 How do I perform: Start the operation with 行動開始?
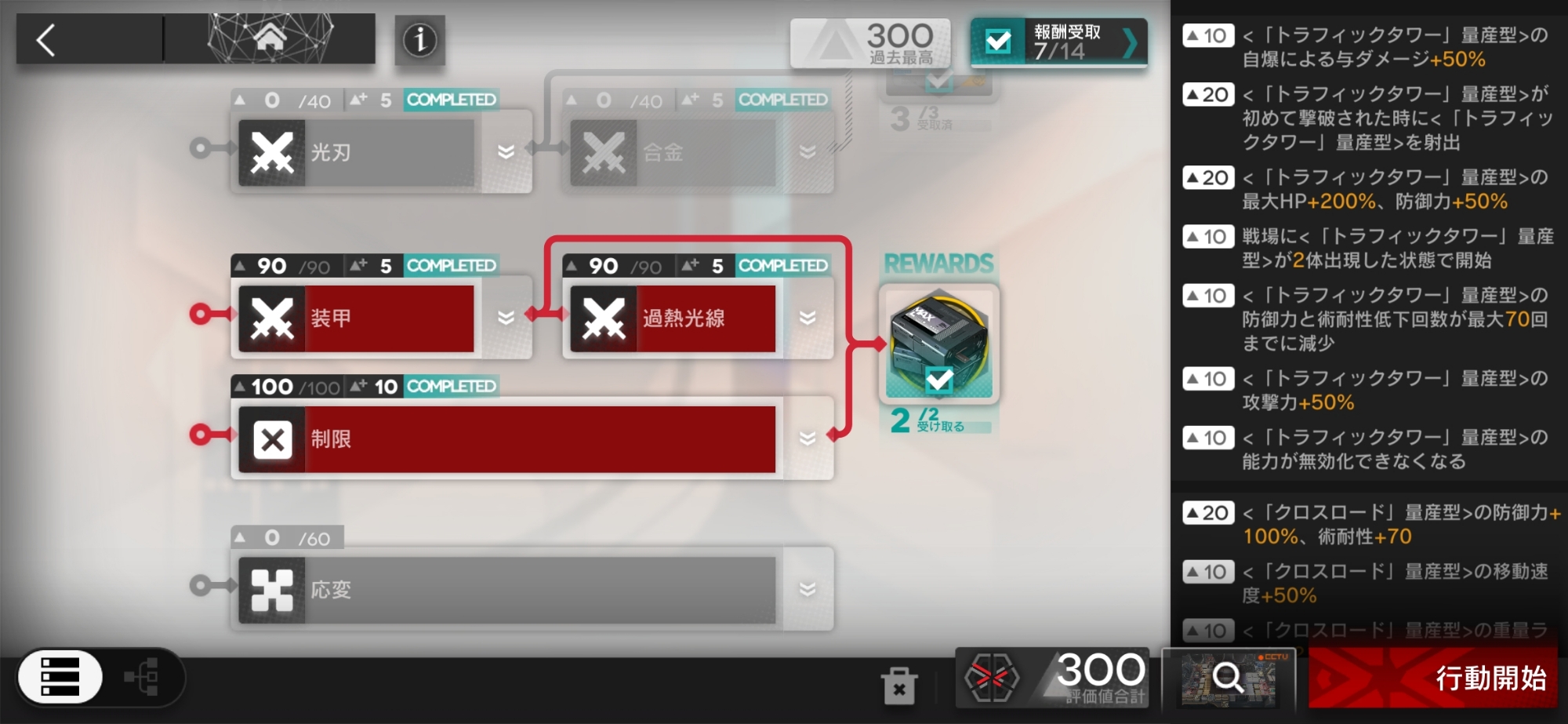[x=1433, y=678]
